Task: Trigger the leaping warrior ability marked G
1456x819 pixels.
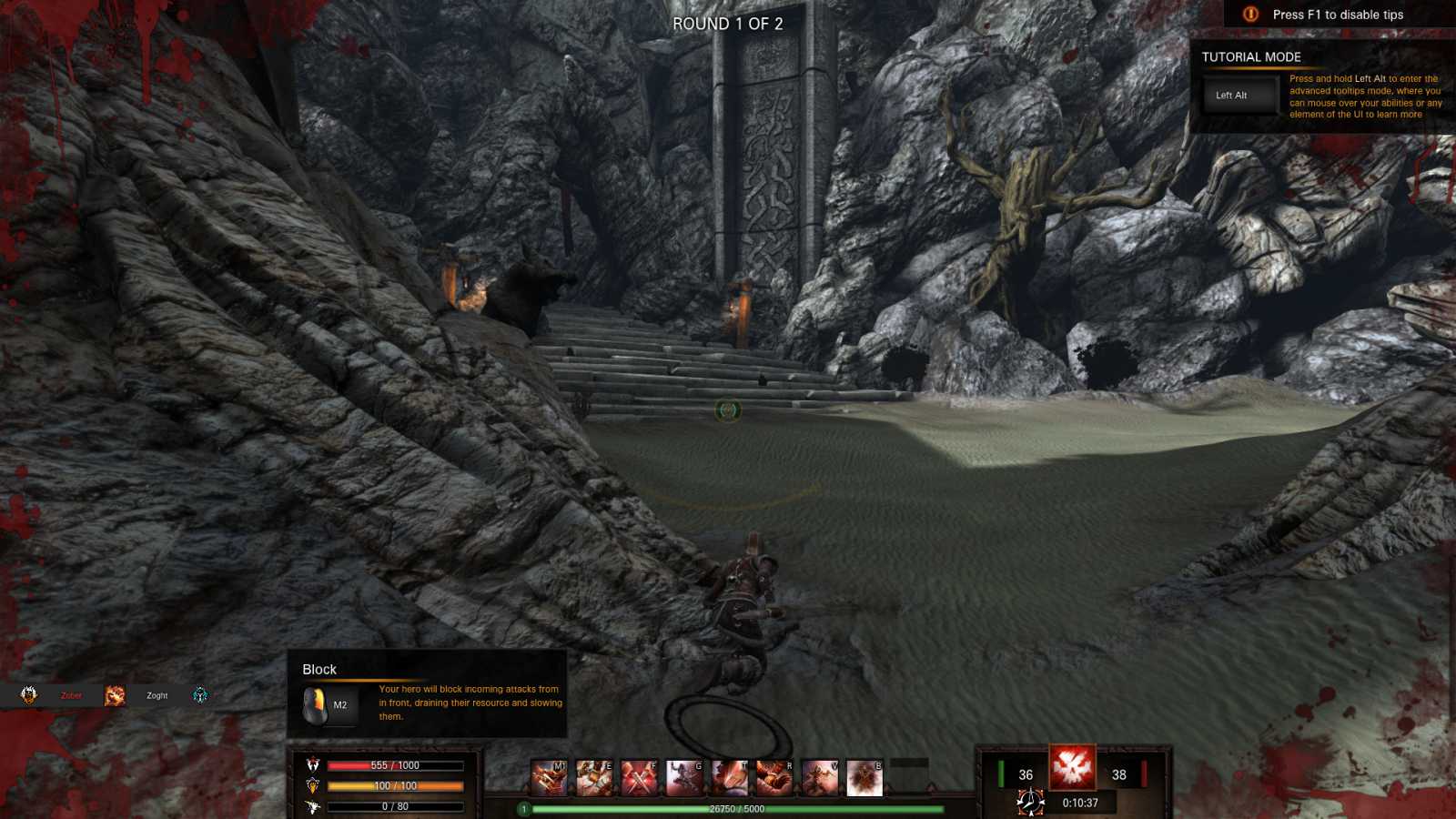Action: click(684, 779)
